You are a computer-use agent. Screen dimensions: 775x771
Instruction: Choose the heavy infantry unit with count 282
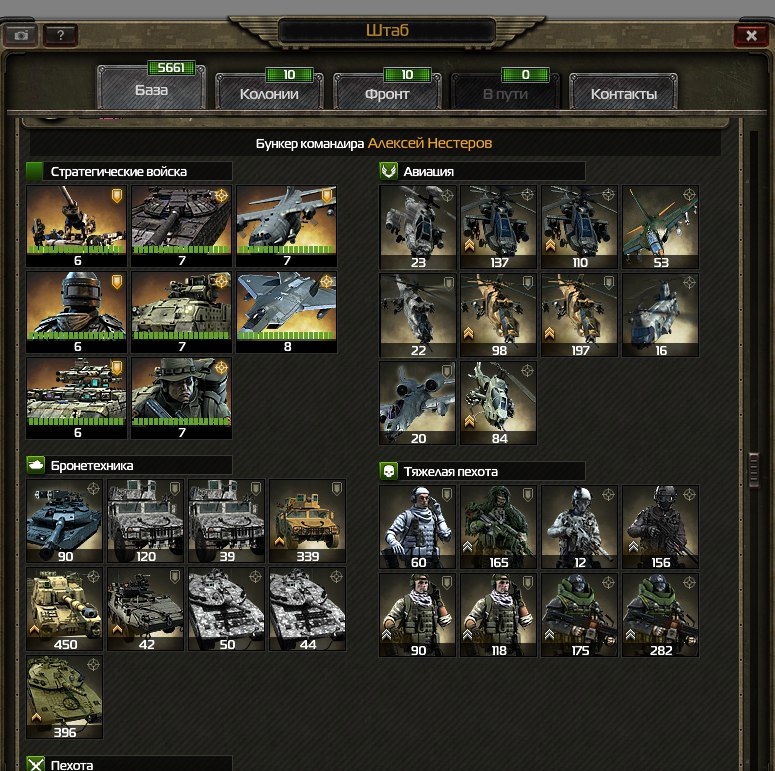(x=660, y=614)
